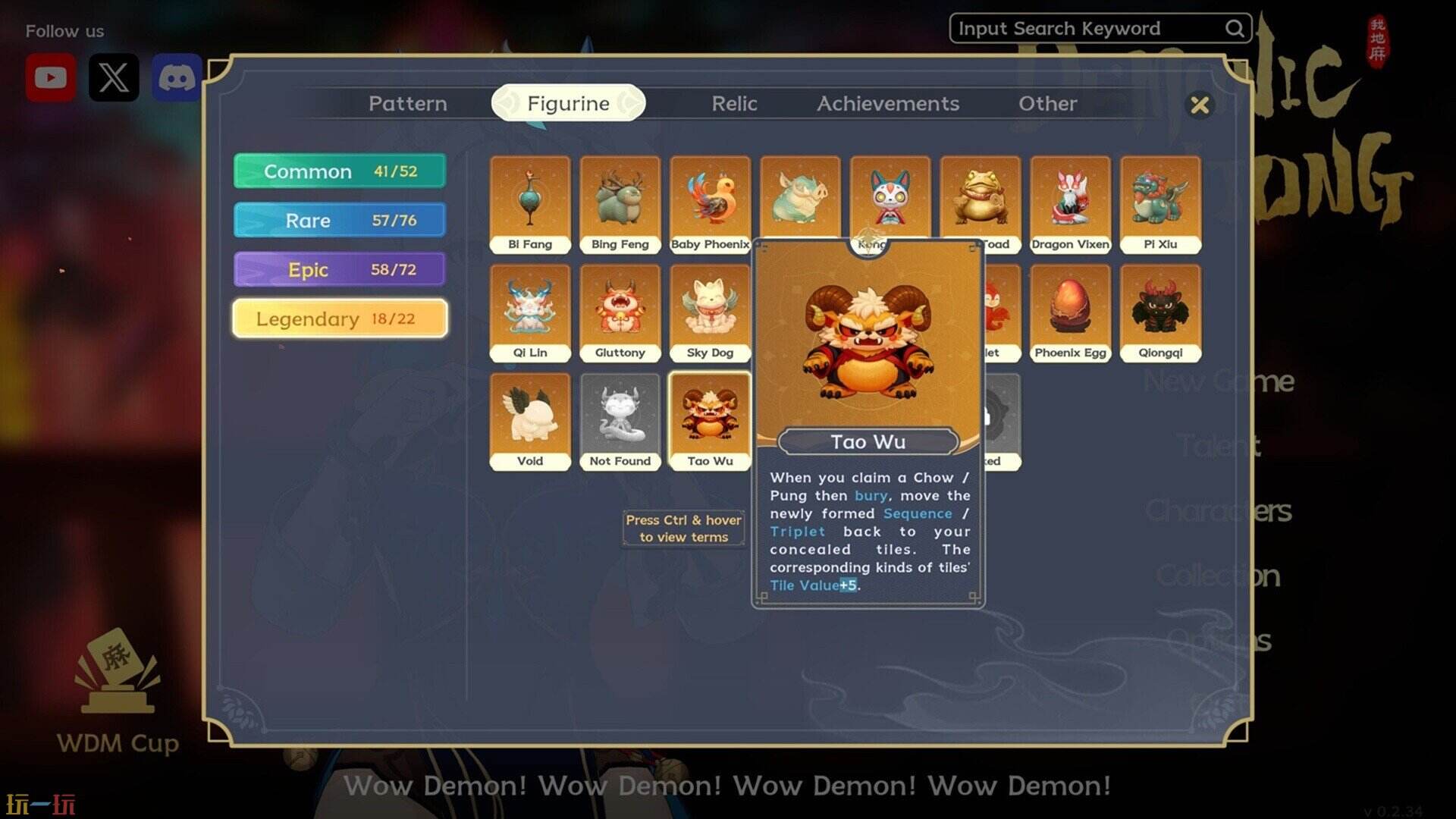
Task: Close the collection window
Action: coord(1200,105)
